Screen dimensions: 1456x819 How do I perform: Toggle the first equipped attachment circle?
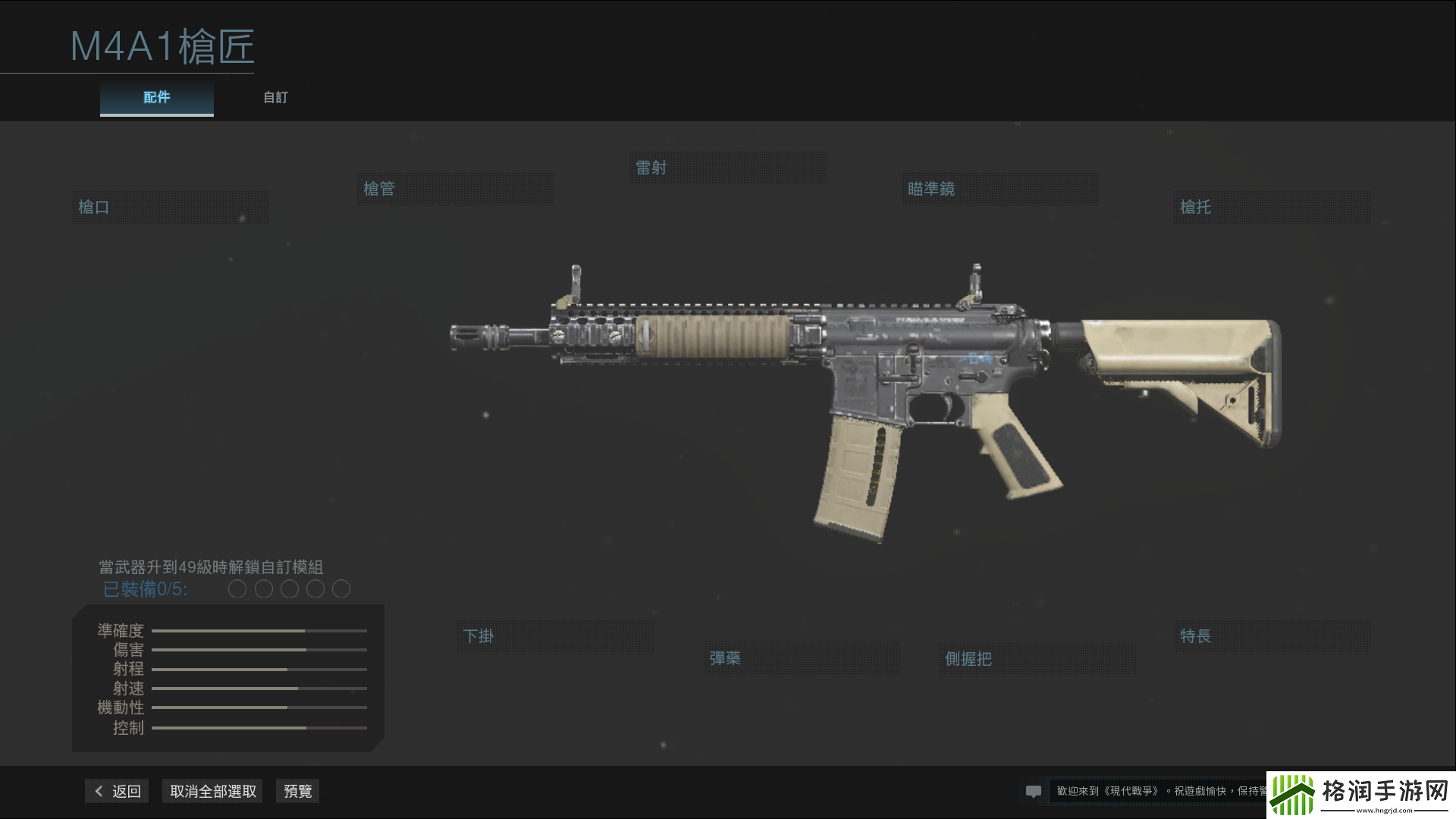(237, 588)
